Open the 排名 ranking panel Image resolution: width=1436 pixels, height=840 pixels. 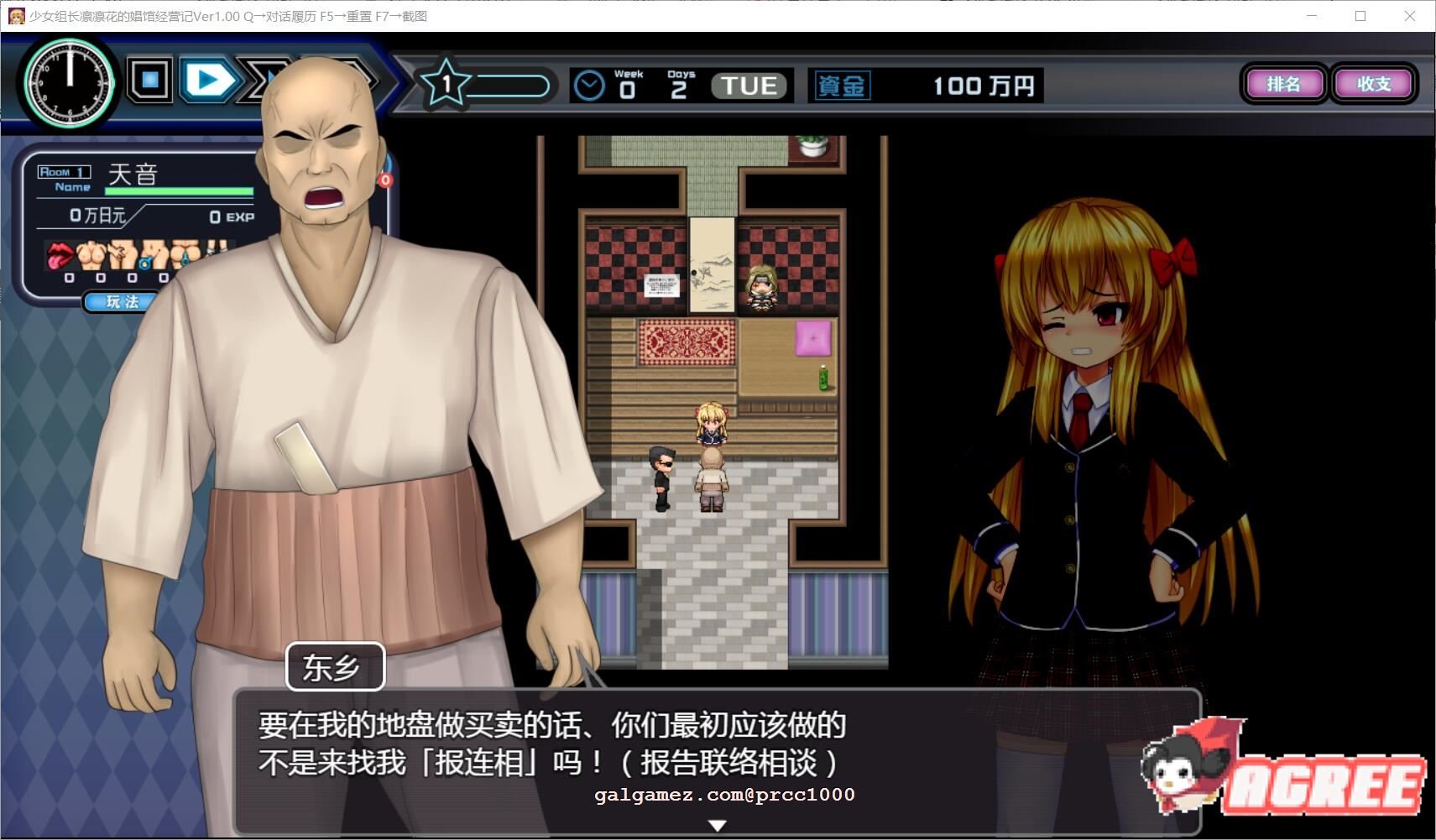[1284, 84]
